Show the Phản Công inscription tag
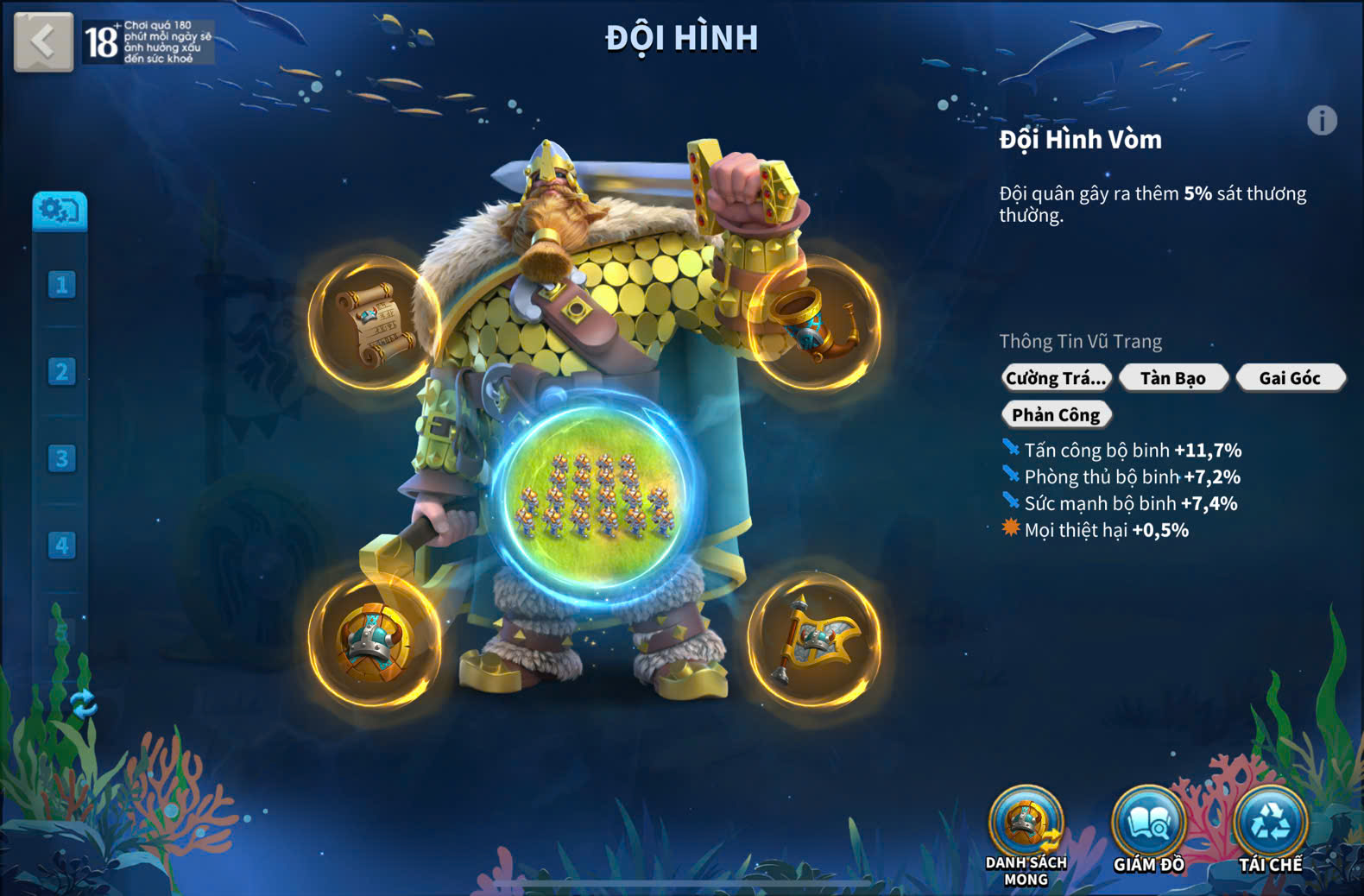Screen dimensions: 1364x896 pyautogui.click(x=1056, y=415)
